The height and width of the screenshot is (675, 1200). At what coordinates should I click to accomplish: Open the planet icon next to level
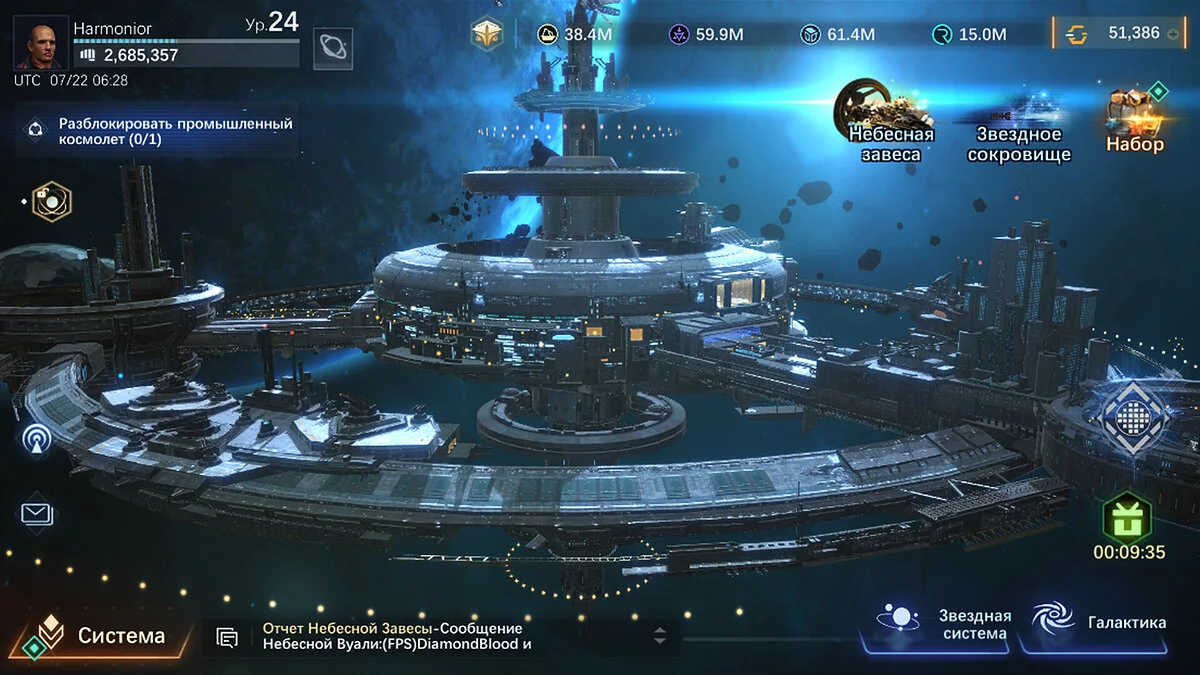pos(332,47)
